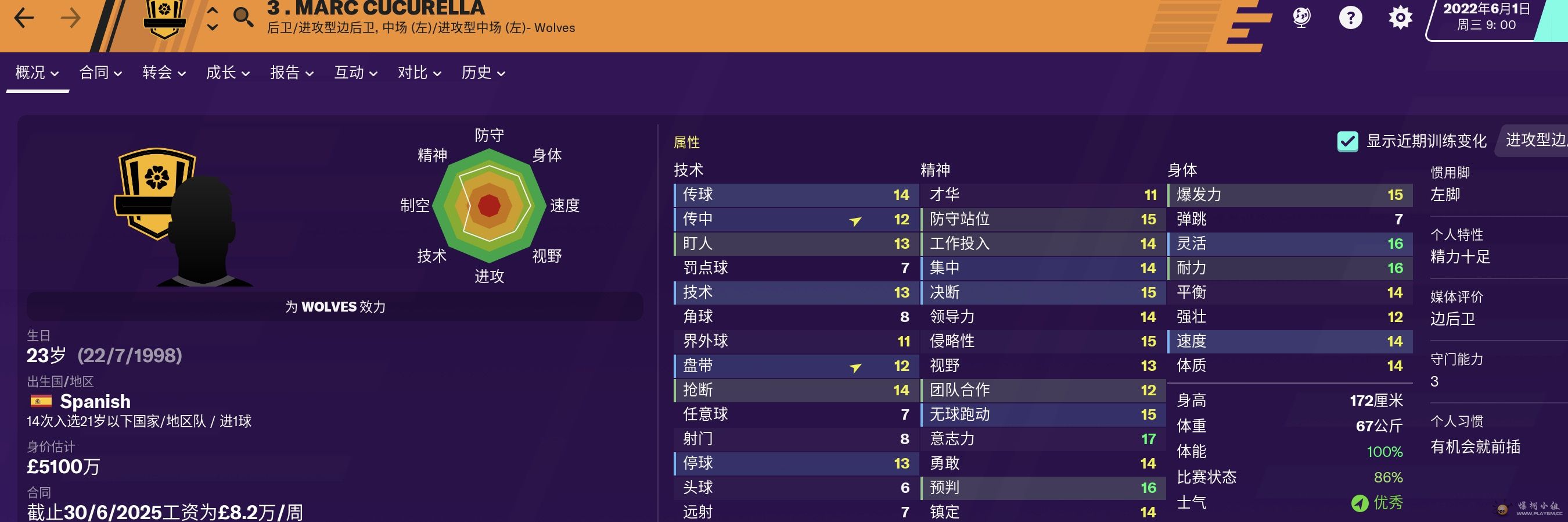The height and width of the screenshot is (522, 1568).
Task: Select the 为 WOLVES 效力 club bar
Action: pyautogui.click(x=335, y=306)
